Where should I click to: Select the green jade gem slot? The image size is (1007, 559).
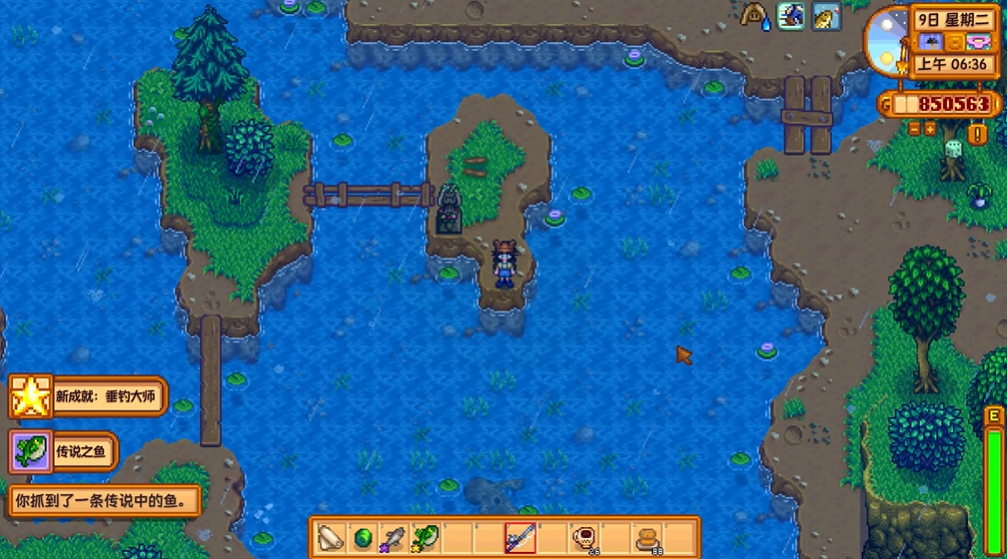362,538
